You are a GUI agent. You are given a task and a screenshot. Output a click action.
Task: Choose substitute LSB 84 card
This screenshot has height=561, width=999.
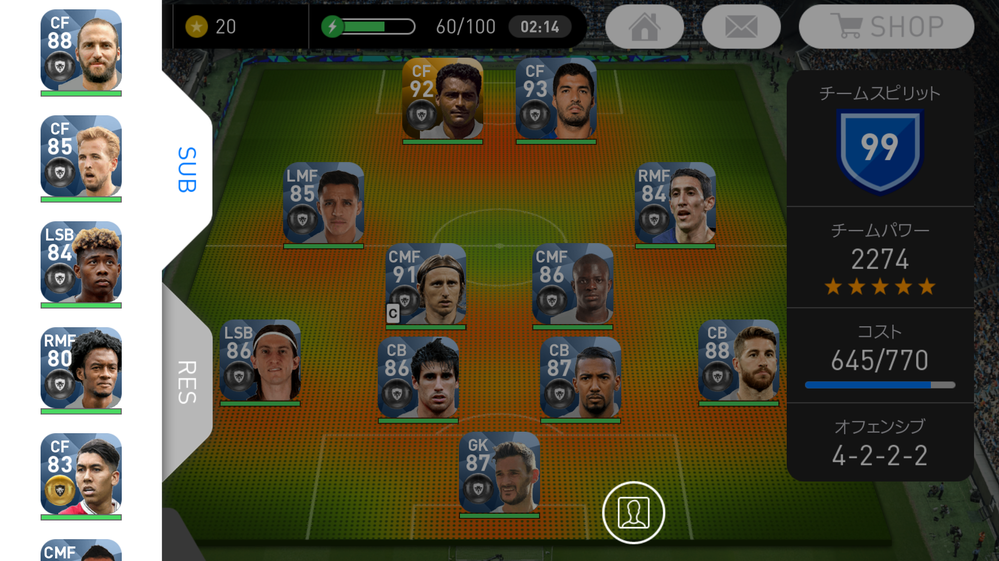[x=81, y=262]
